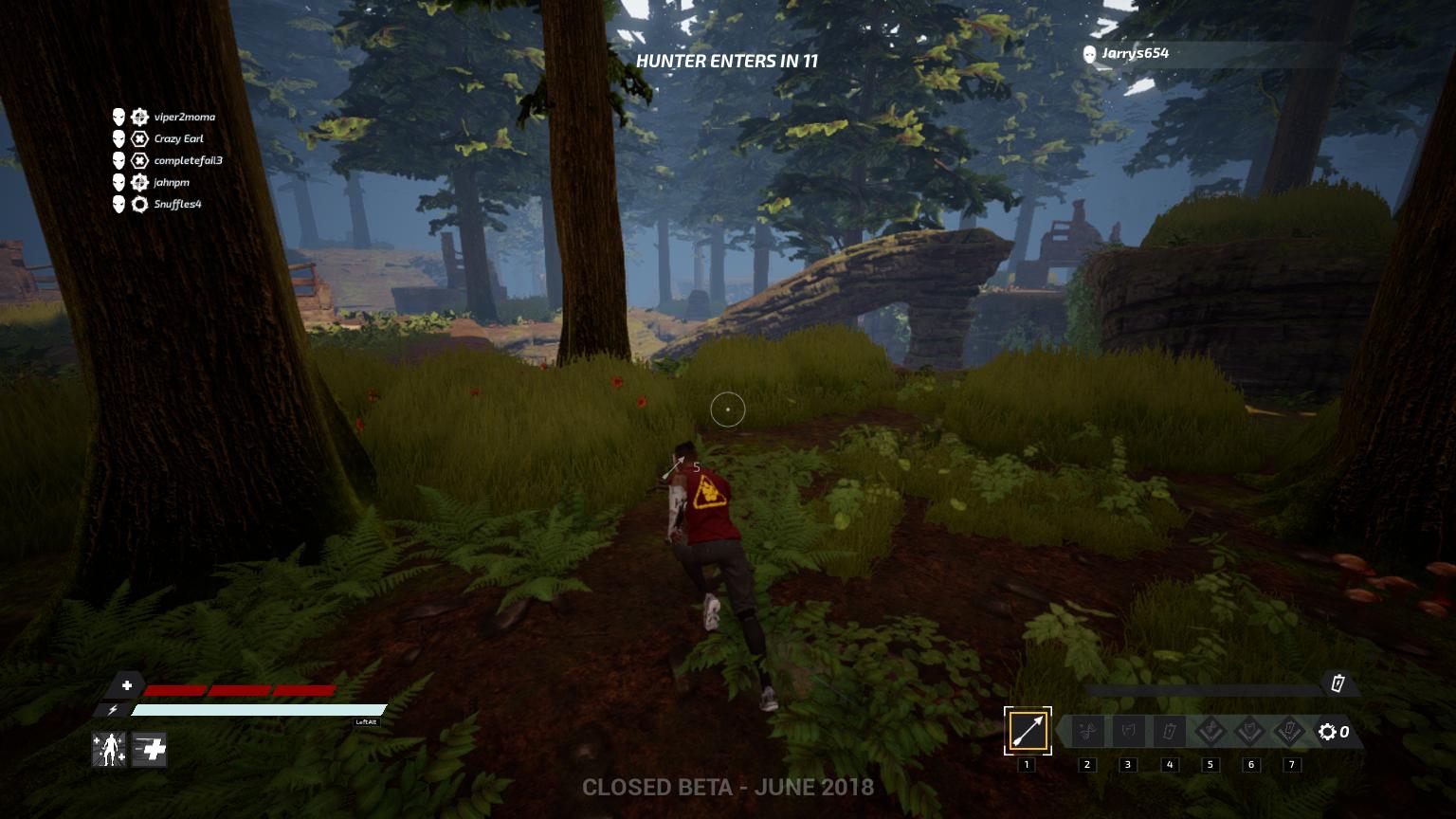The width and height of the screenshot is (1456, 819).
Task: Toggle viper2moma's gear faction badge
Action: (138, 118)
